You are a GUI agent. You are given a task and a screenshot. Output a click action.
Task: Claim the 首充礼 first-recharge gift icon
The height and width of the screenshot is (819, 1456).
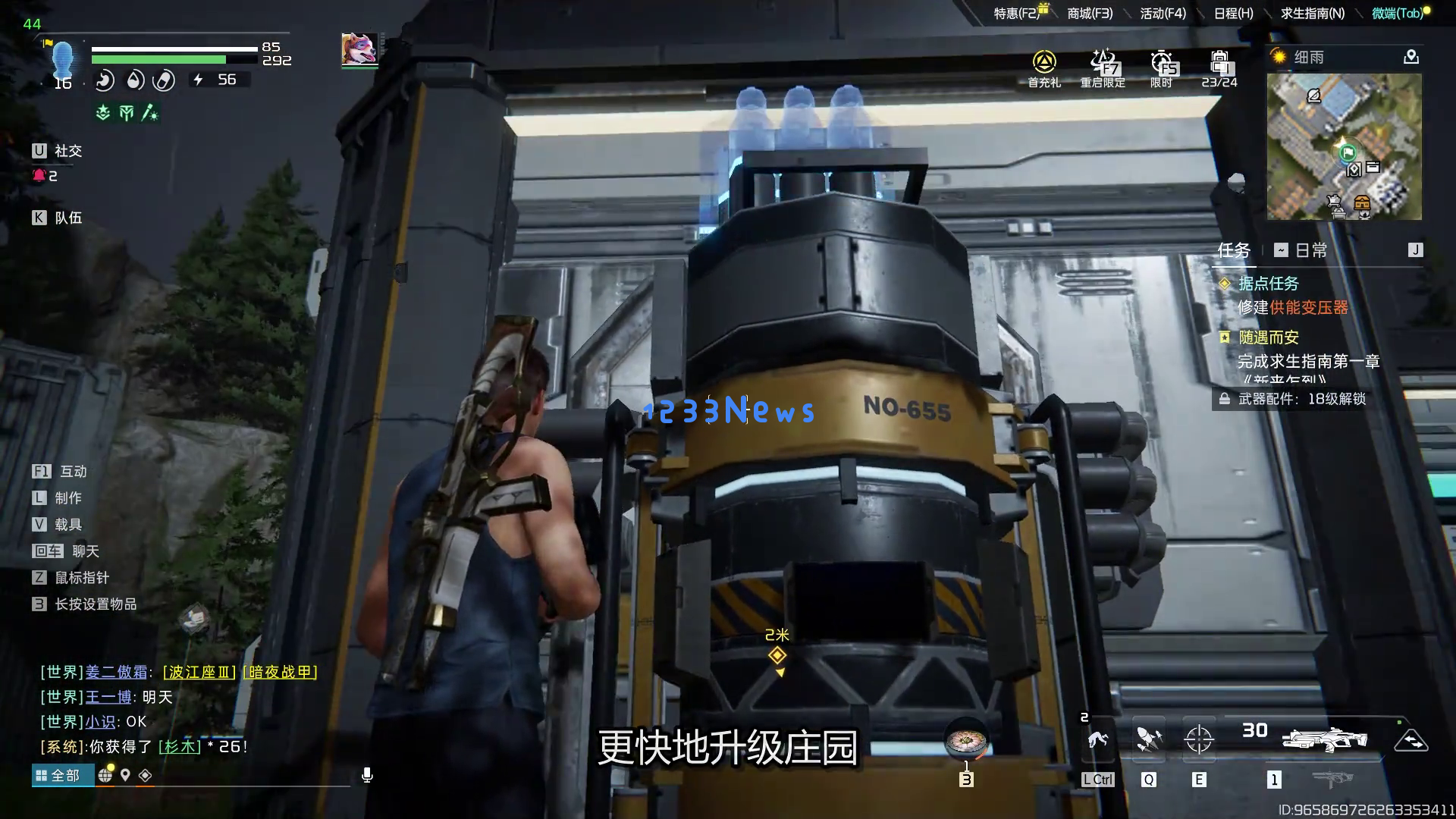pos(1044,67)
